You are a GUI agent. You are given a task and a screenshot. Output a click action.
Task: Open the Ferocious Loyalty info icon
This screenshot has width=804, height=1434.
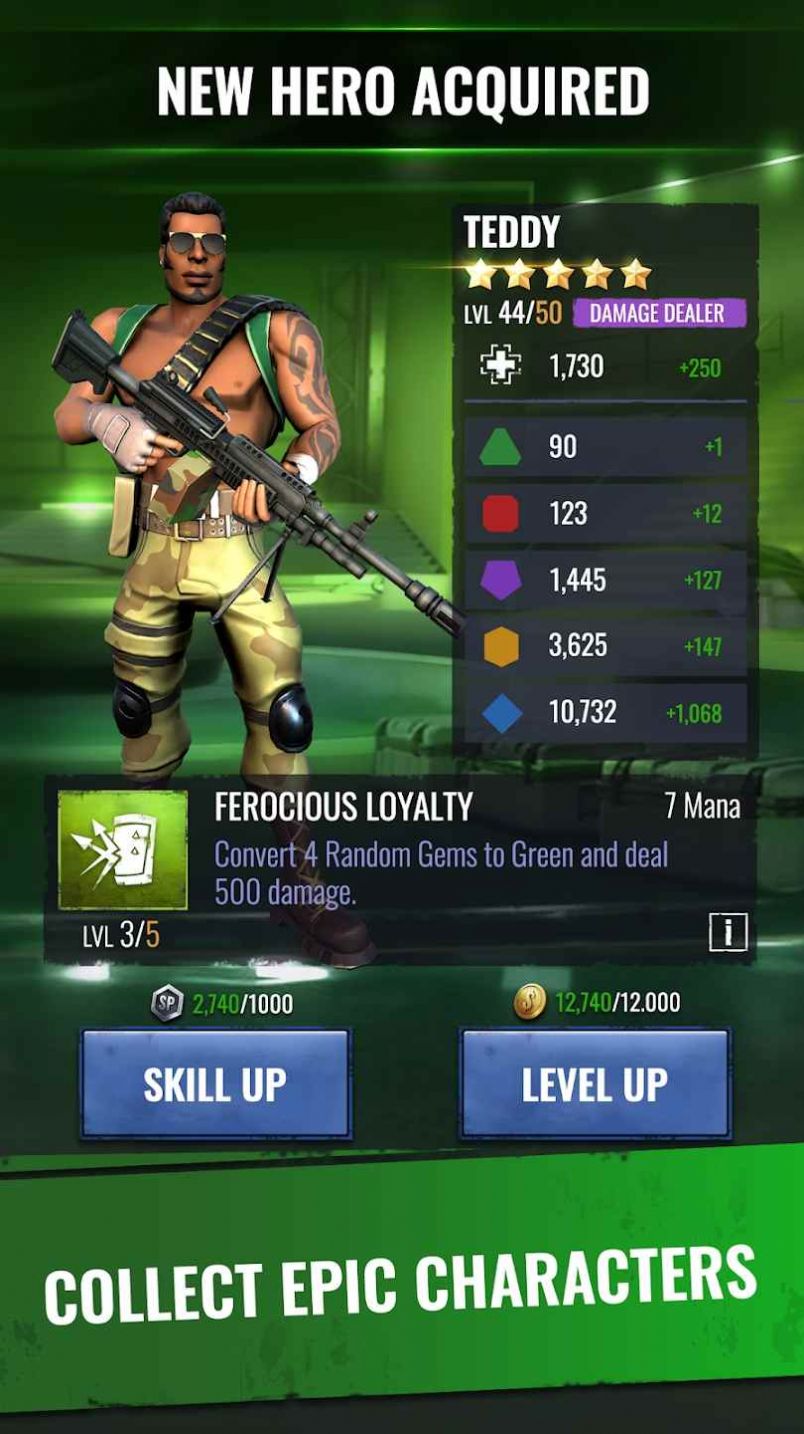(x=728, y=933)
